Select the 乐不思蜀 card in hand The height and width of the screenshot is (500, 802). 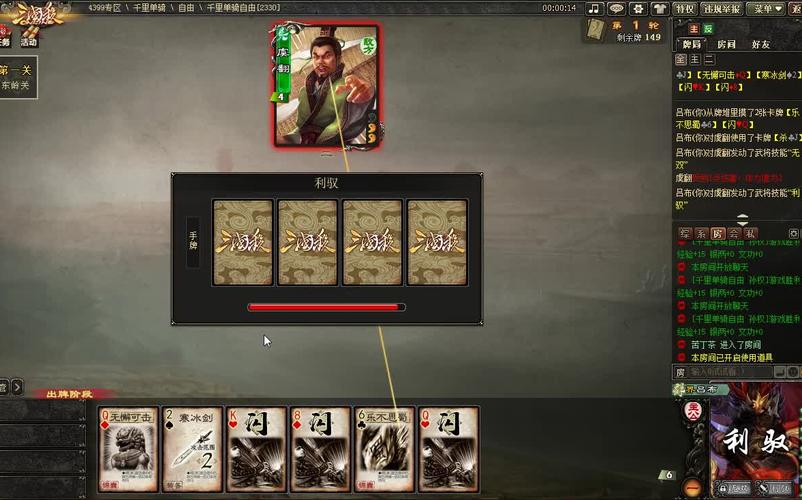[x=384, y=448]
